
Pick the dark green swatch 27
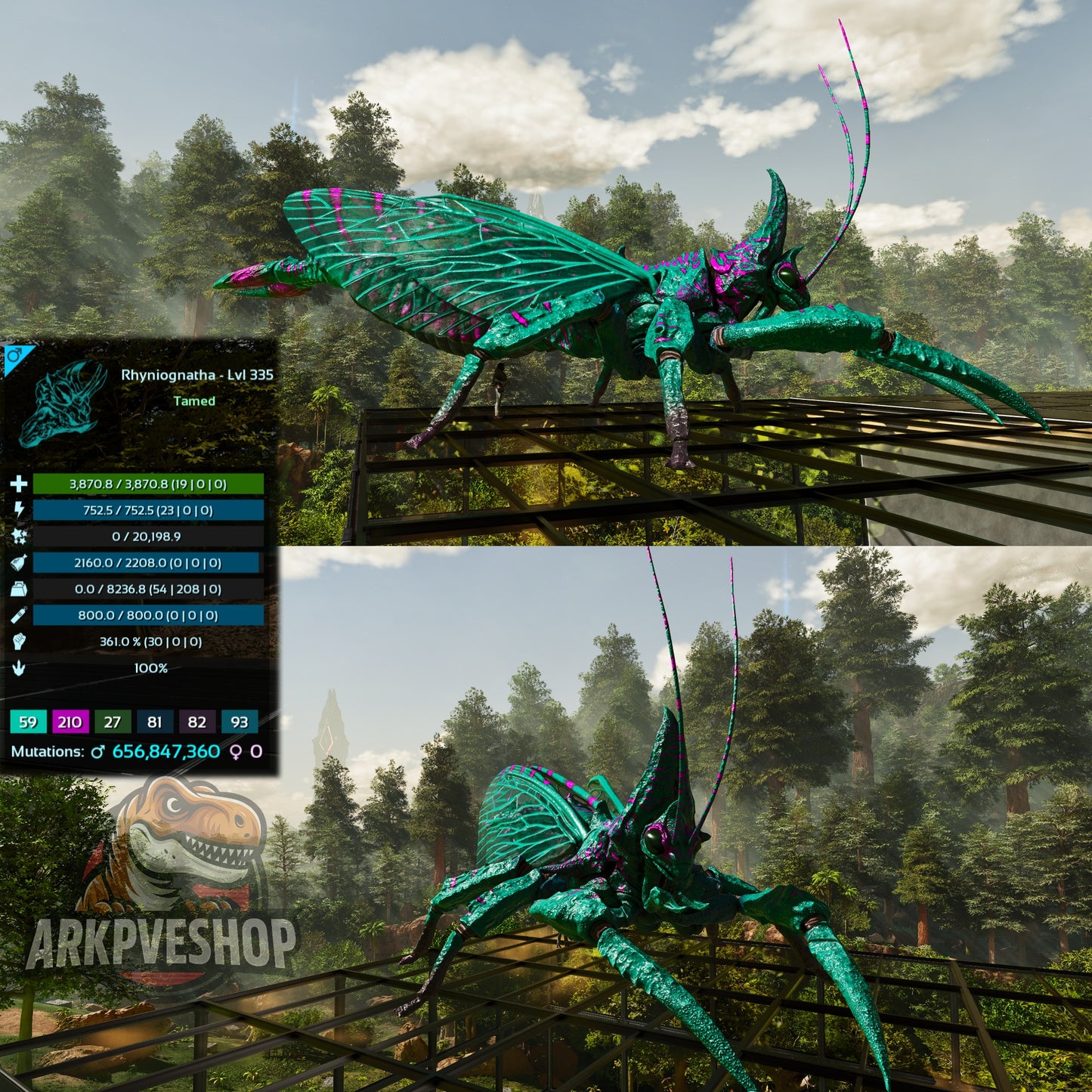[x=113, y=722]
